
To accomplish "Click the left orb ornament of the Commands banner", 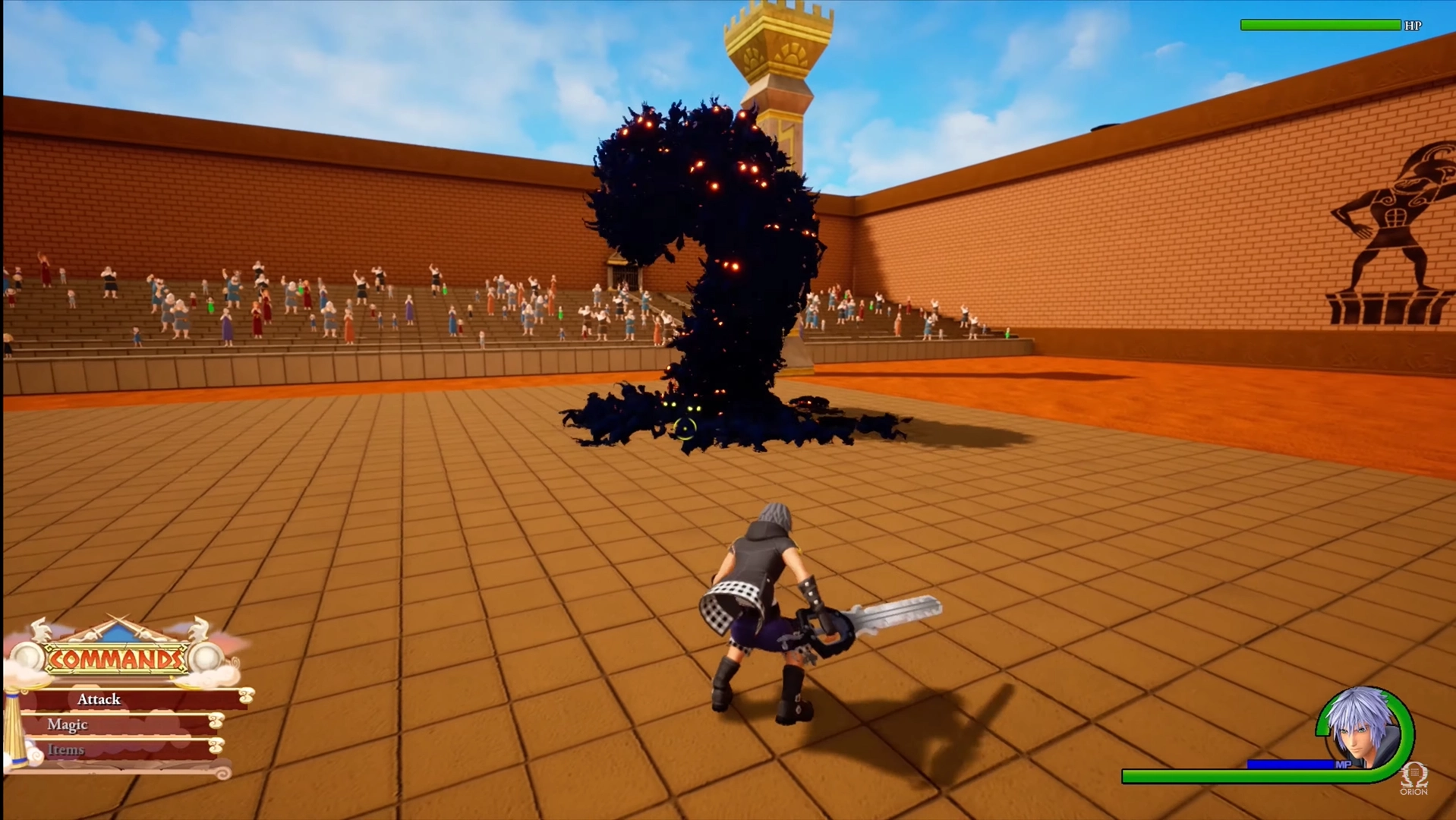I will pyautogui.click(x=27, y=656).
